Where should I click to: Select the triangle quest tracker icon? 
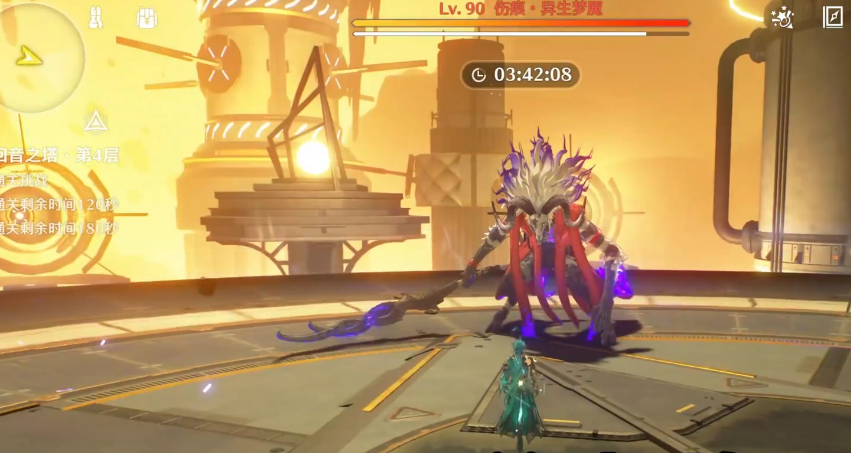click(95, 122)
